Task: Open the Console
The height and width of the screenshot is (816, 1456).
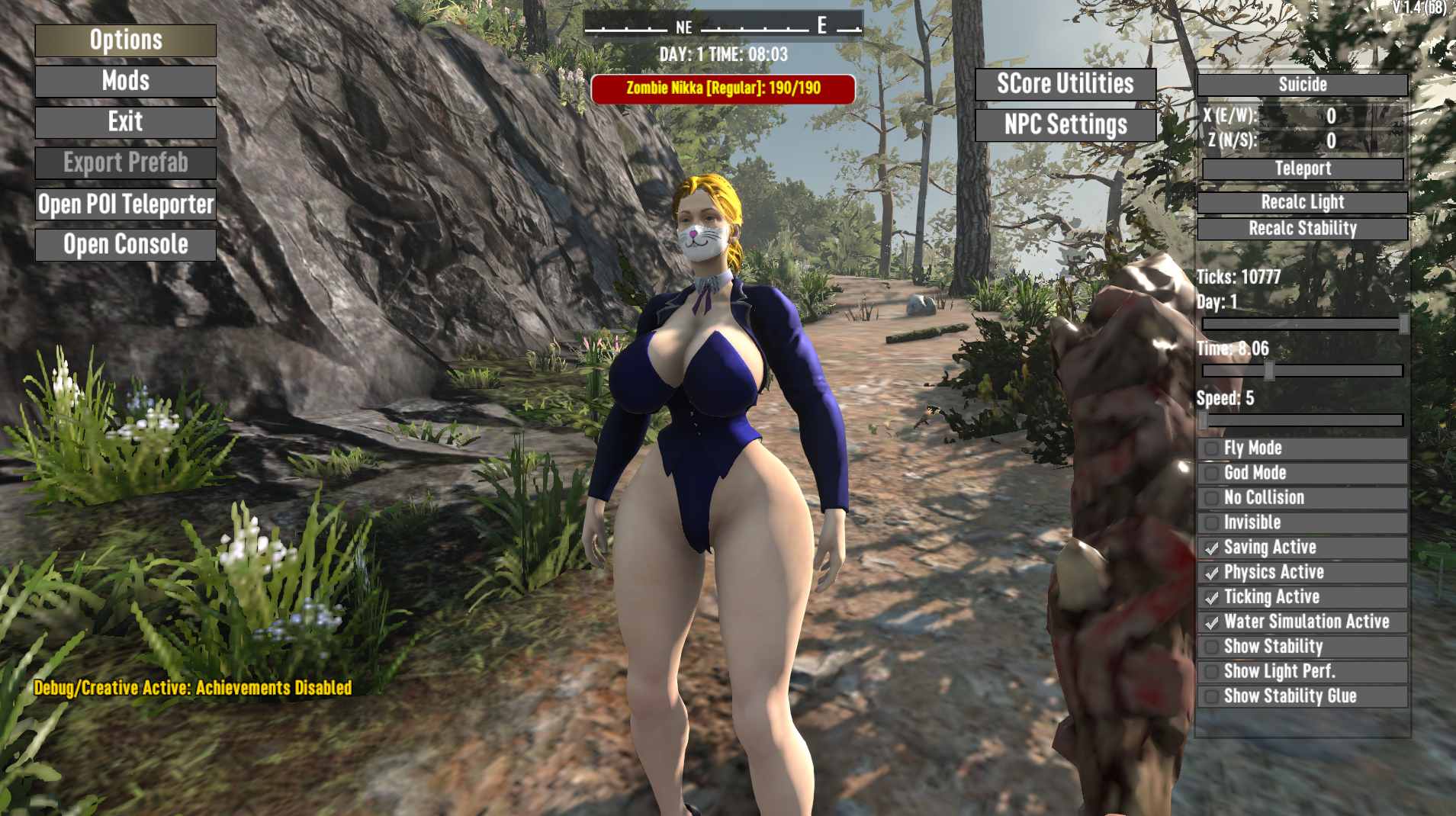Action: (x=126, y=245)
